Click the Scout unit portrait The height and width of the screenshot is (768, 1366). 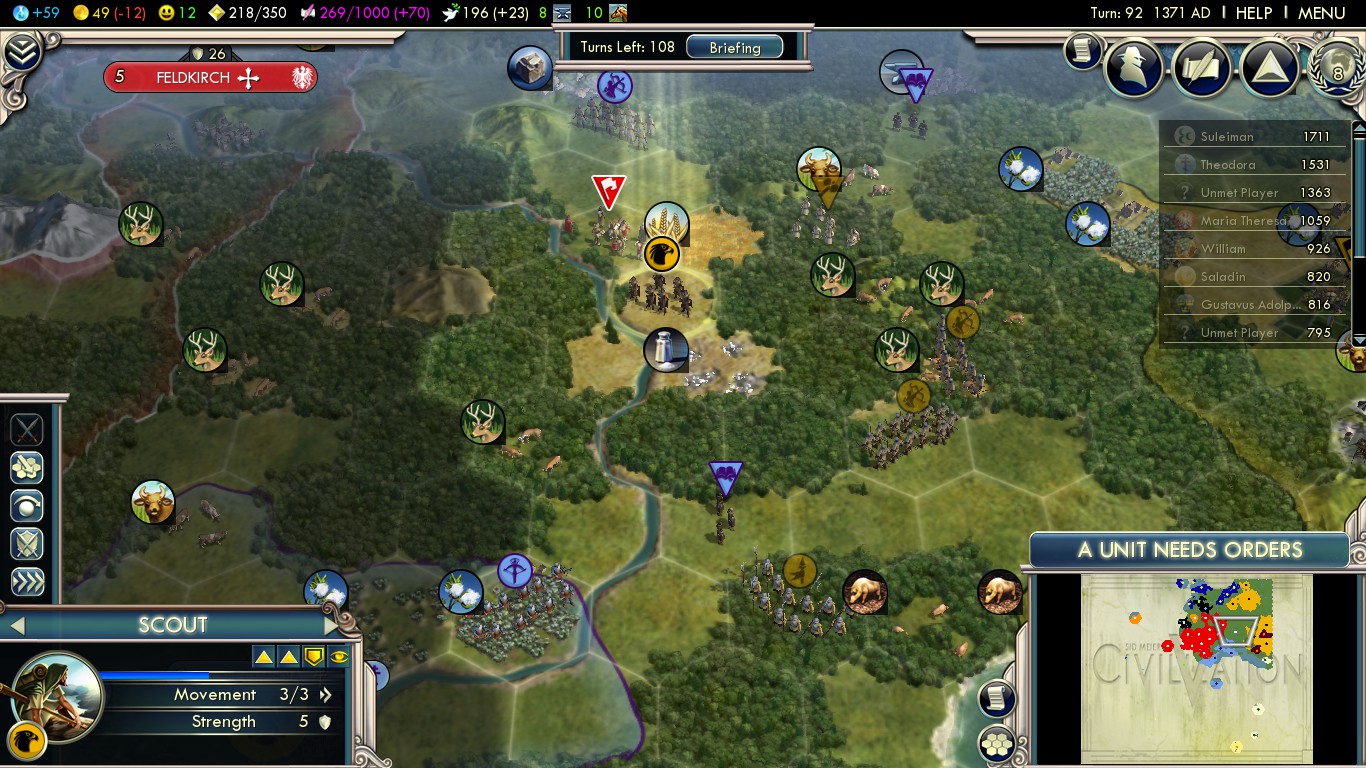click(x=57, y=695)
